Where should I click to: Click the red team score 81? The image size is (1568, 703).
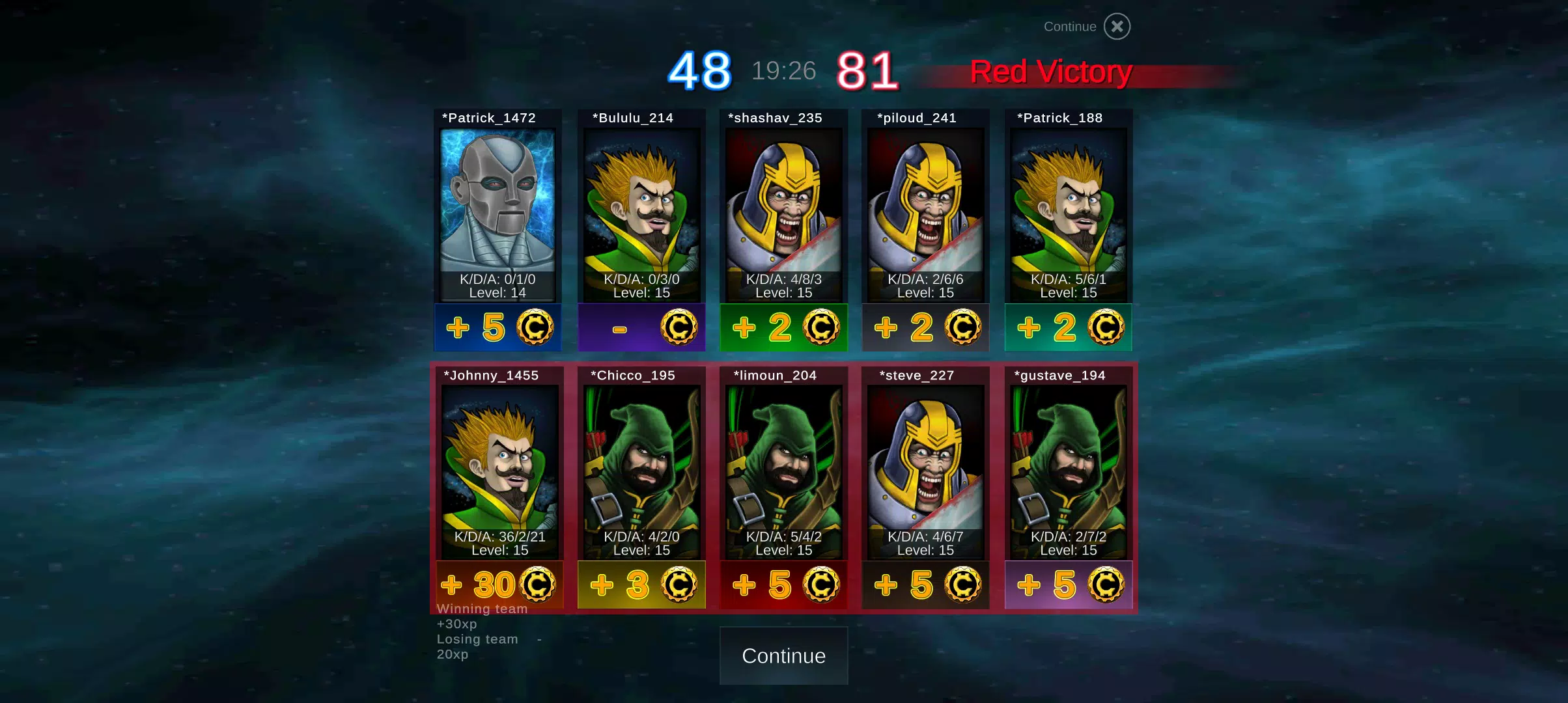pos(866,70)
